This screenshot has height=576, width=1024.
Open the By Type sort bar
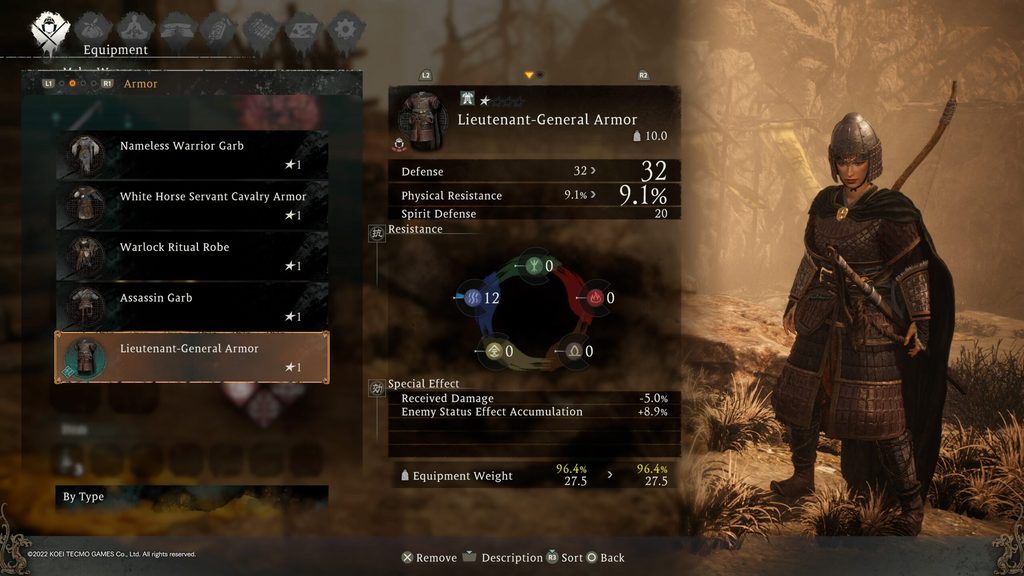(x=192, y=497)
